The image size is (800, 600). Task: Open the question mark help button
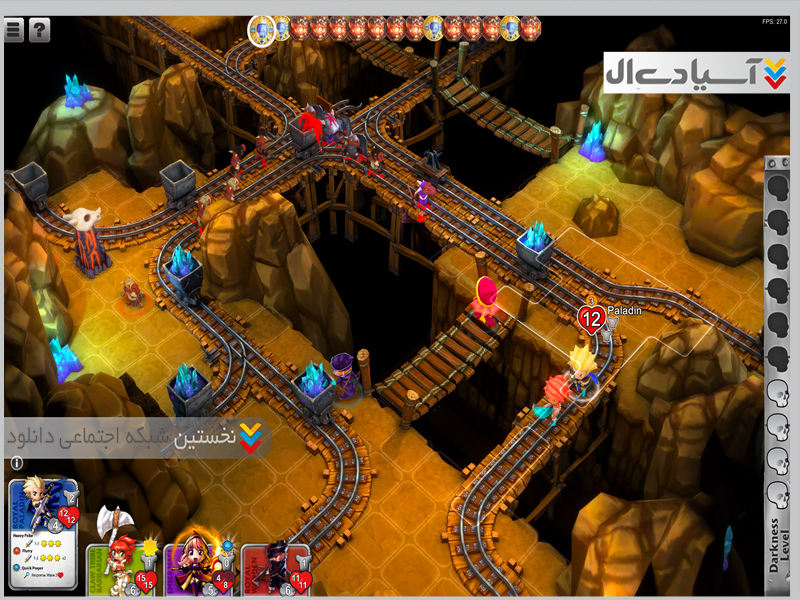coord(39,30)
